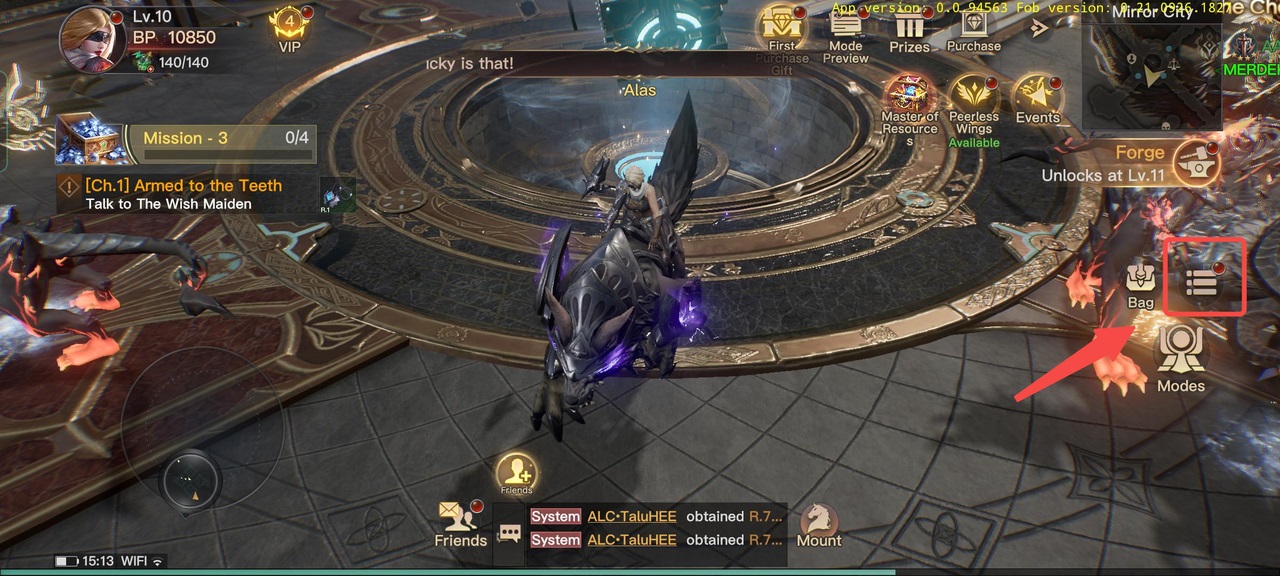Viewport: 1280px width, 576px height.
Task: Open the Purchase shop
Action: (x=973, y=28)
